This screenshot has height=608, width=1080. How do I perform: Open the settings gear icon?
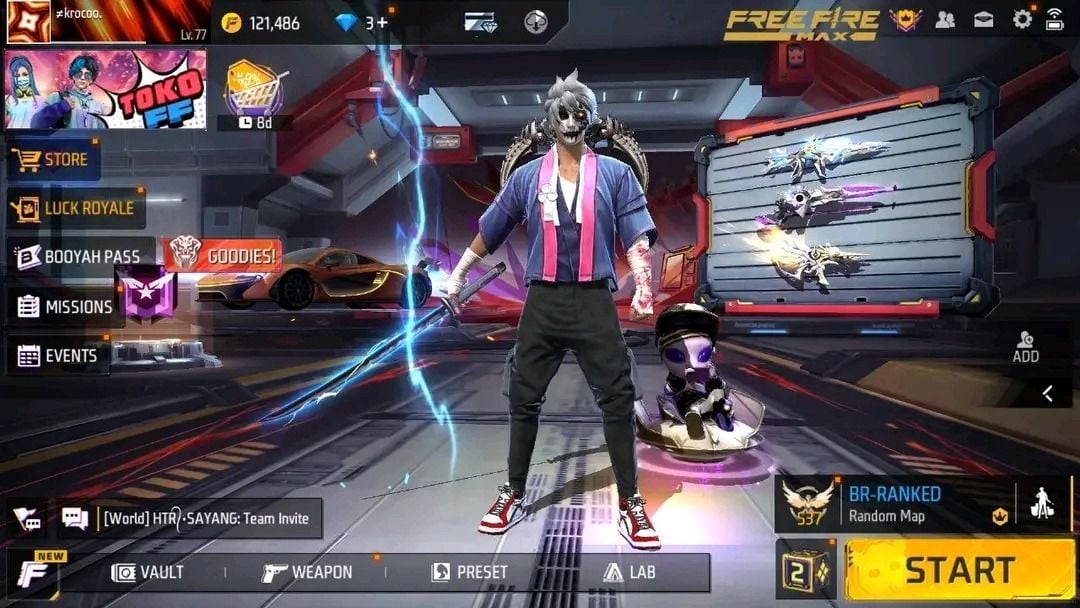pos(1022,19)
